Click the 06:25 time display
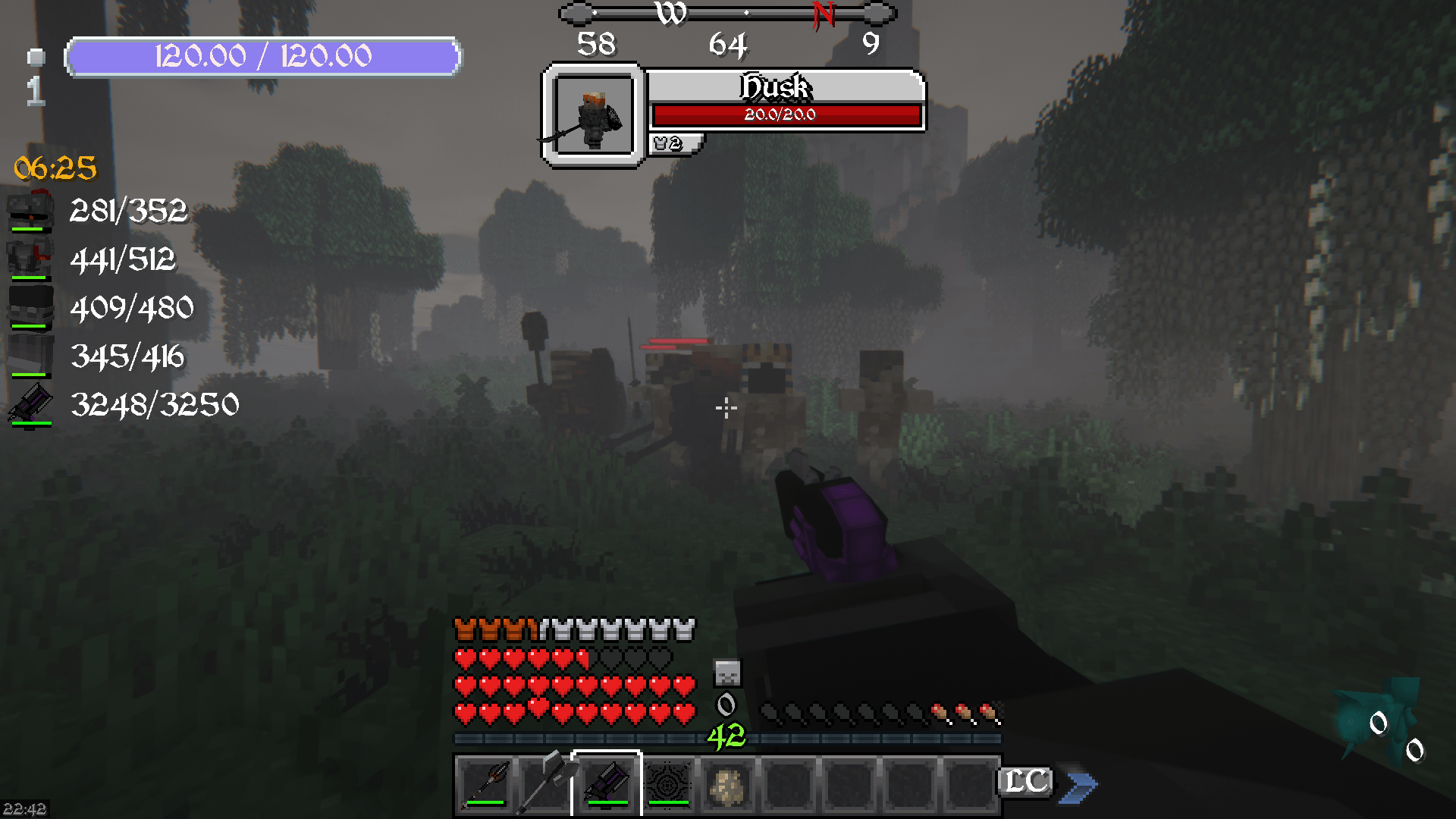Image resolution: width=1456 pixels, height=819 pixels. 54,168
